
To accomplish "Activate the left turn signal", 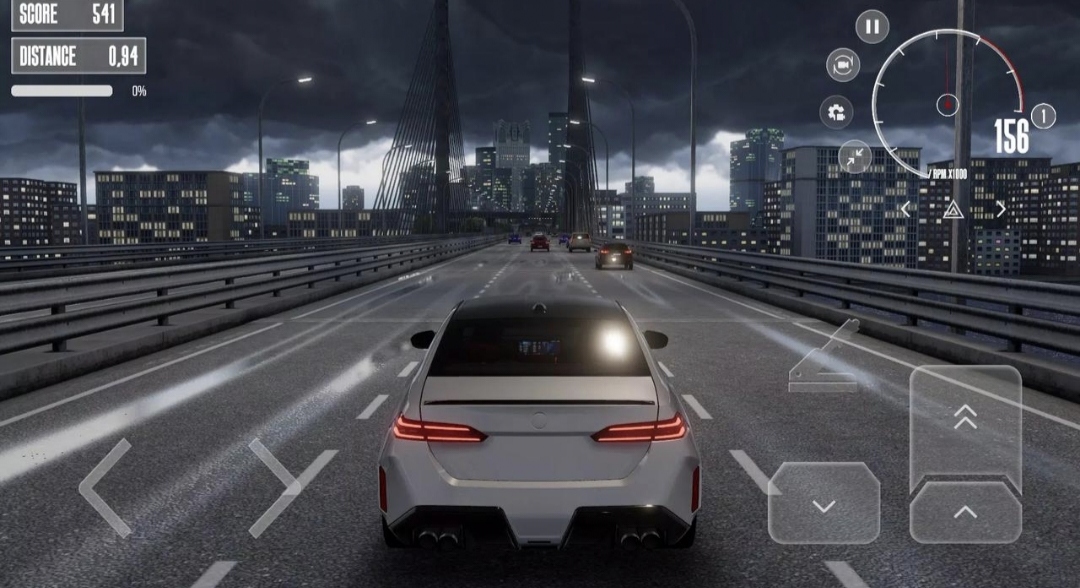I will [x=906, y=209].
